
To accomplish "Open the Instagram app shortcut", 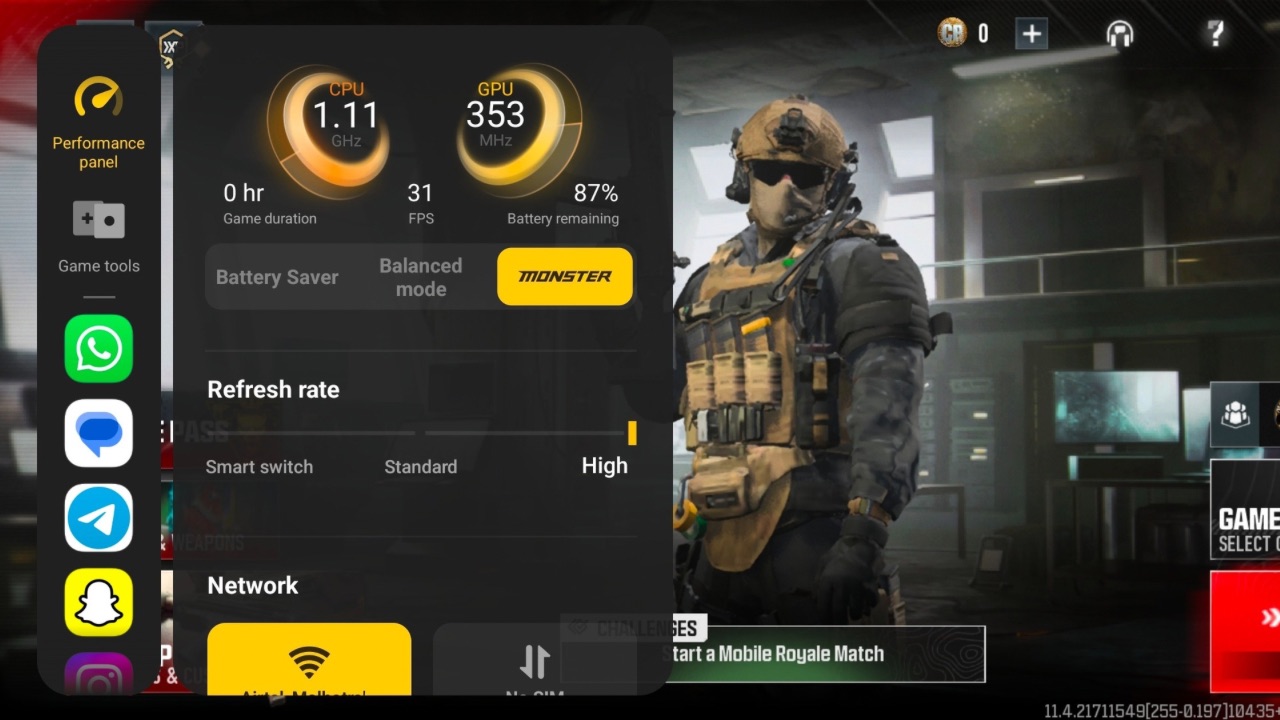I will (99, 675).
